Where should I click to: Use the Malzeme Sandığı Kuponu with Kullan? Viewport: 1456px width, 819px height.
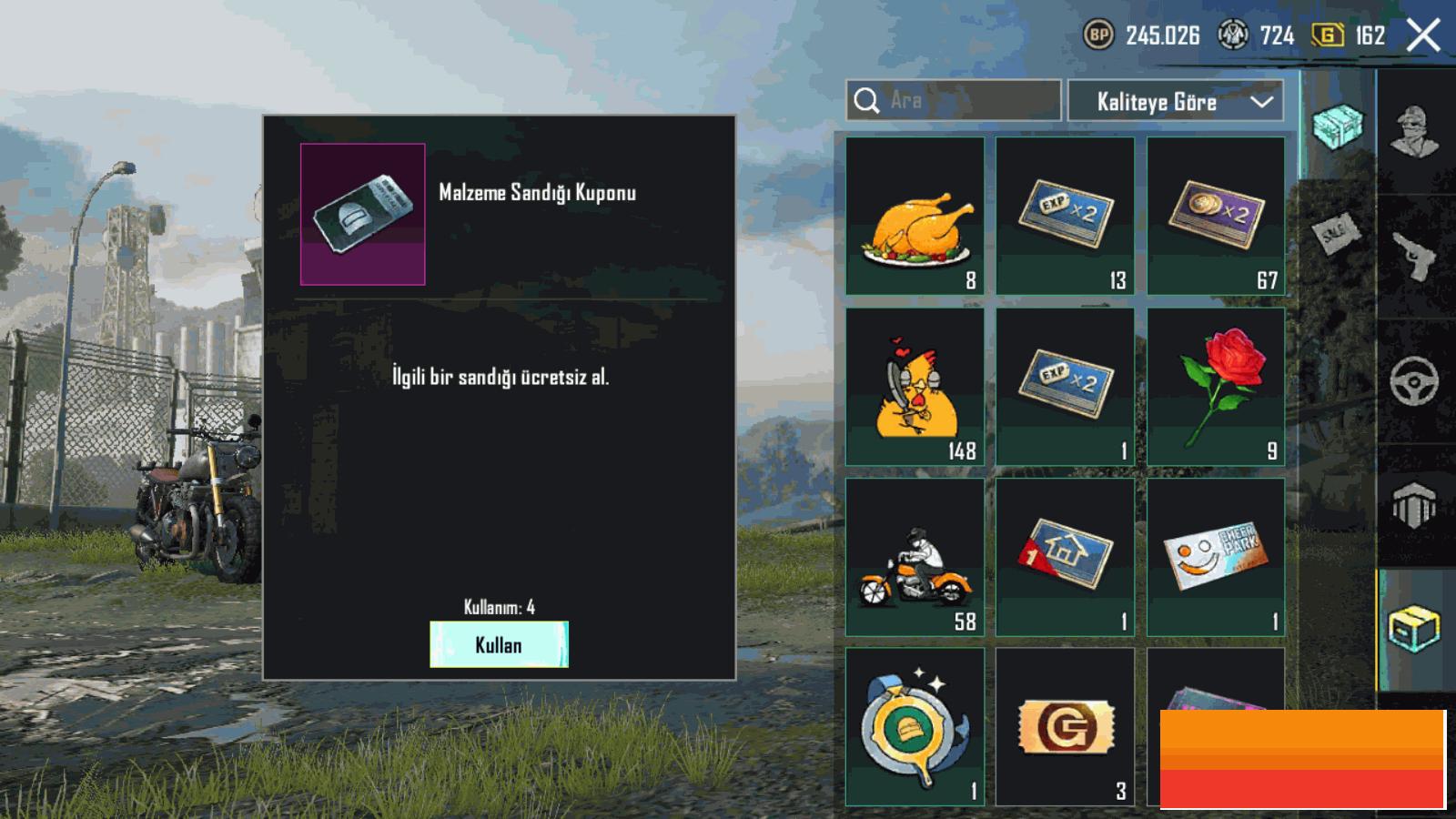point(499,644)
